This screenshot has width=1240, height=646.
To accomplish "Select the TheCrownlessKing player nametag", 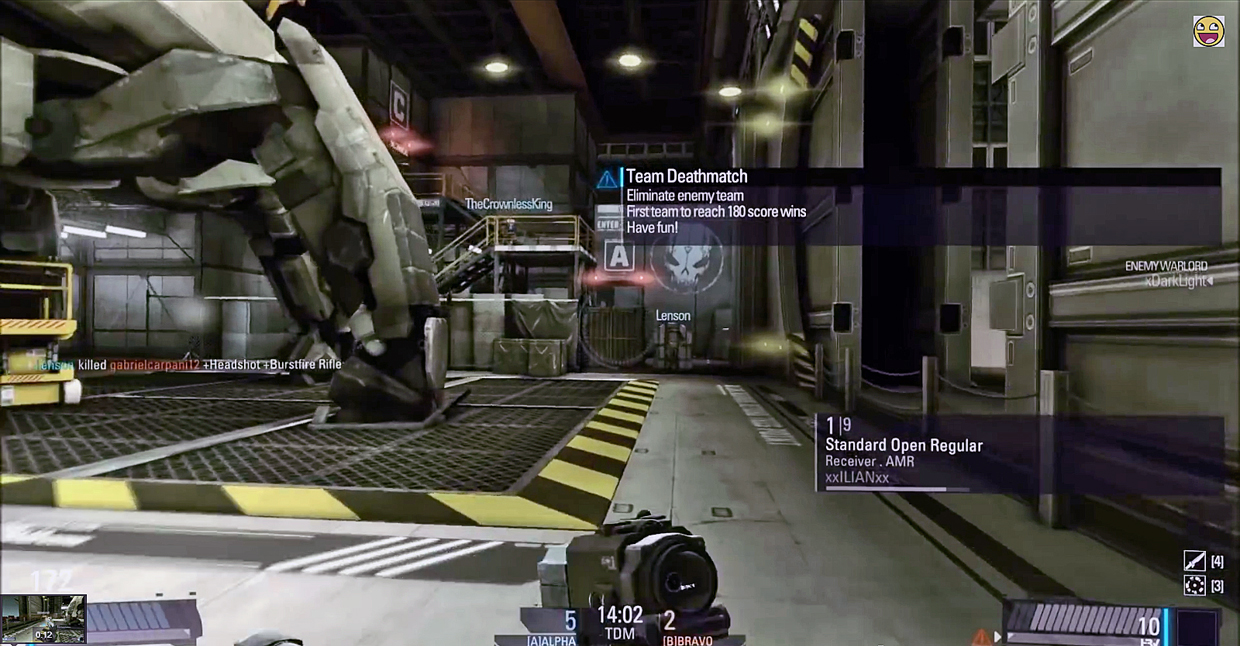I will click(508, 204).
